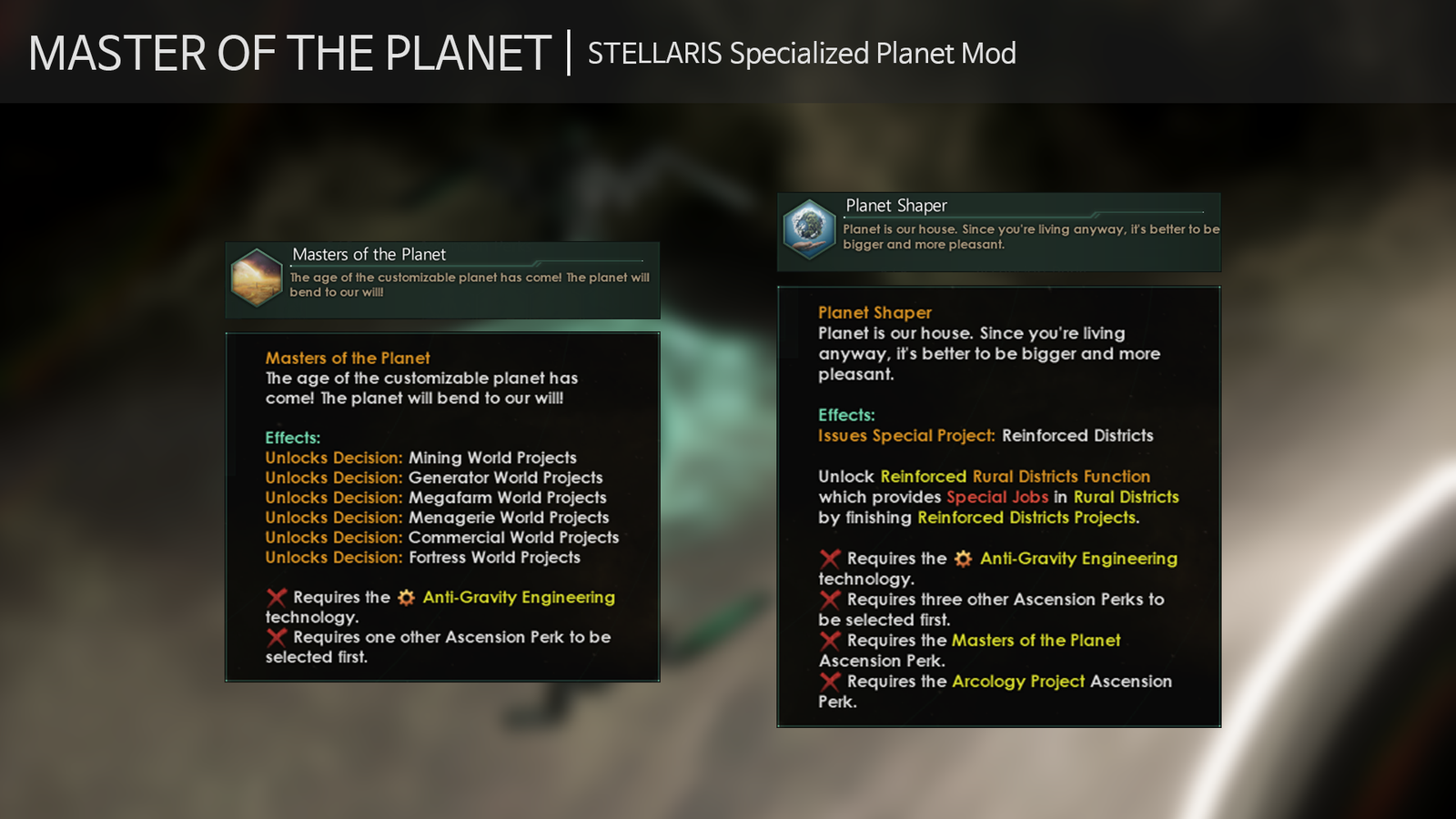Open the Mining World Projects decision
The width and height of the screenshot is (1456, 819).
click(494, 458)
